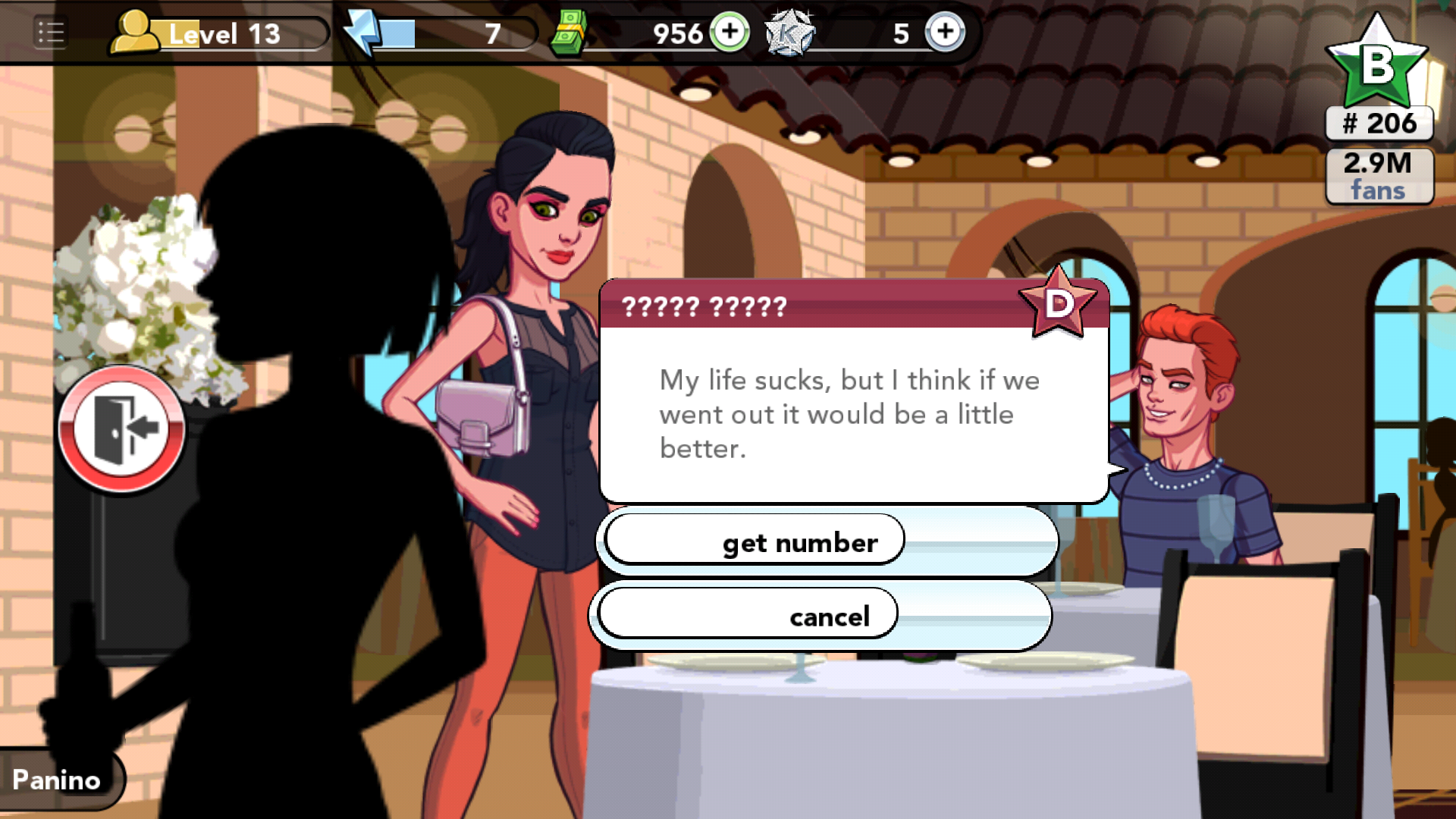Choose the "get number" reply

point(799,541)
